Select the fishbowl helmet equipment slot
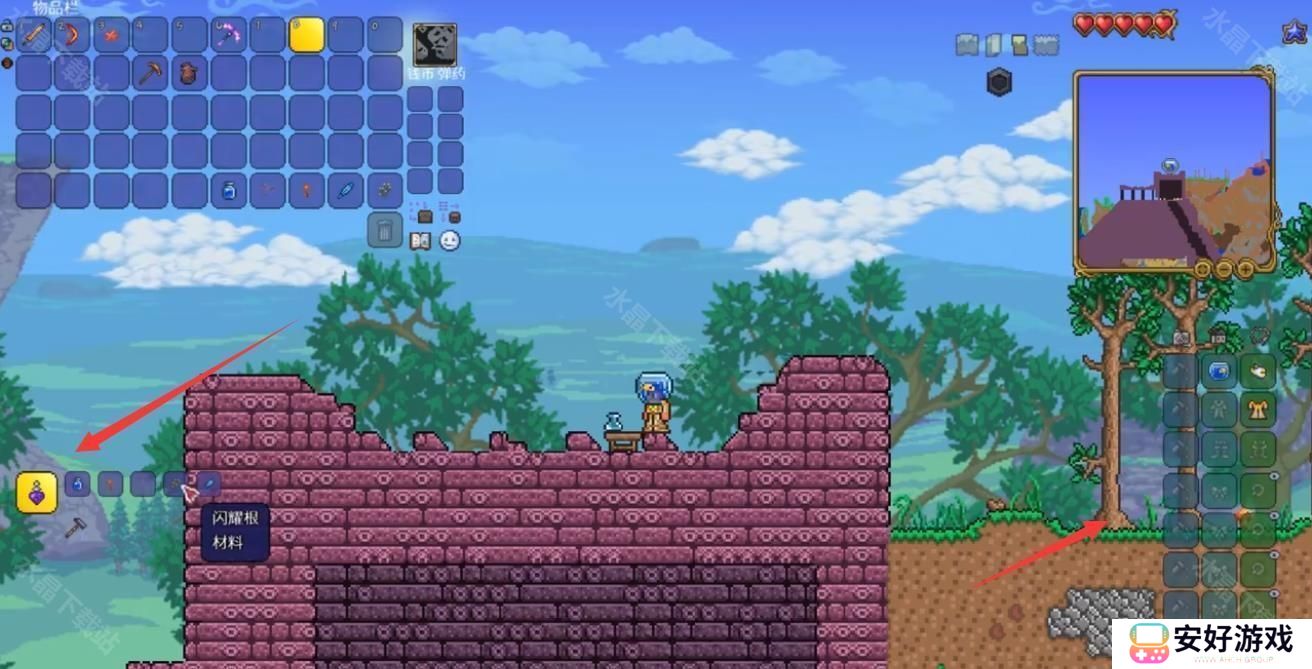This screenshot has height=669, width=1312. click(1219, 372)
